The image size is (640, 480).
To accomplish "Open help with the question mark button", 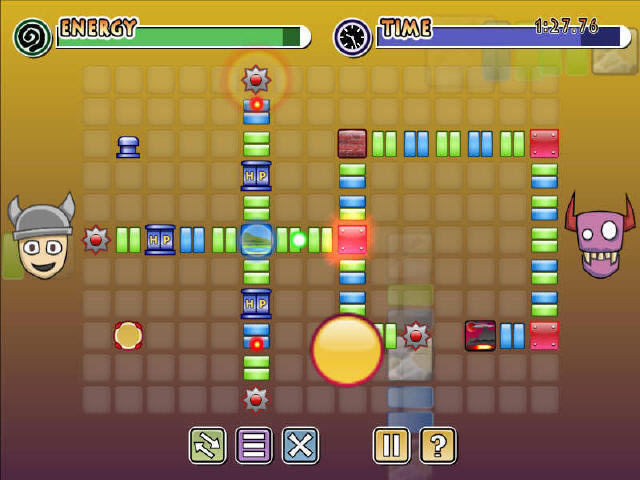I will pos(437,444).
